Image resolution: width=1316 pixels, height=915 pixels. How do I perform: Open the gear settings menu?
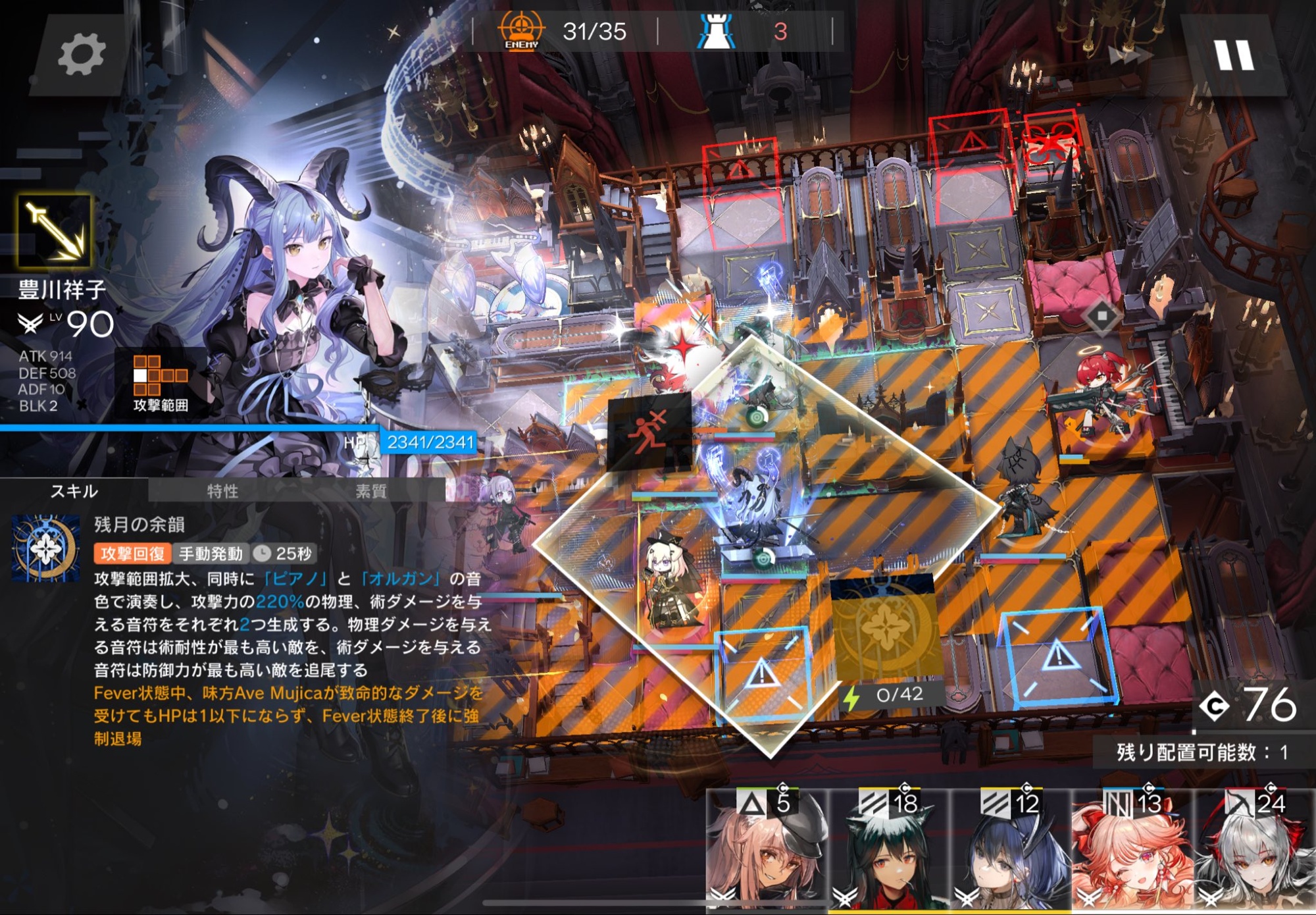tap(81, 55)
